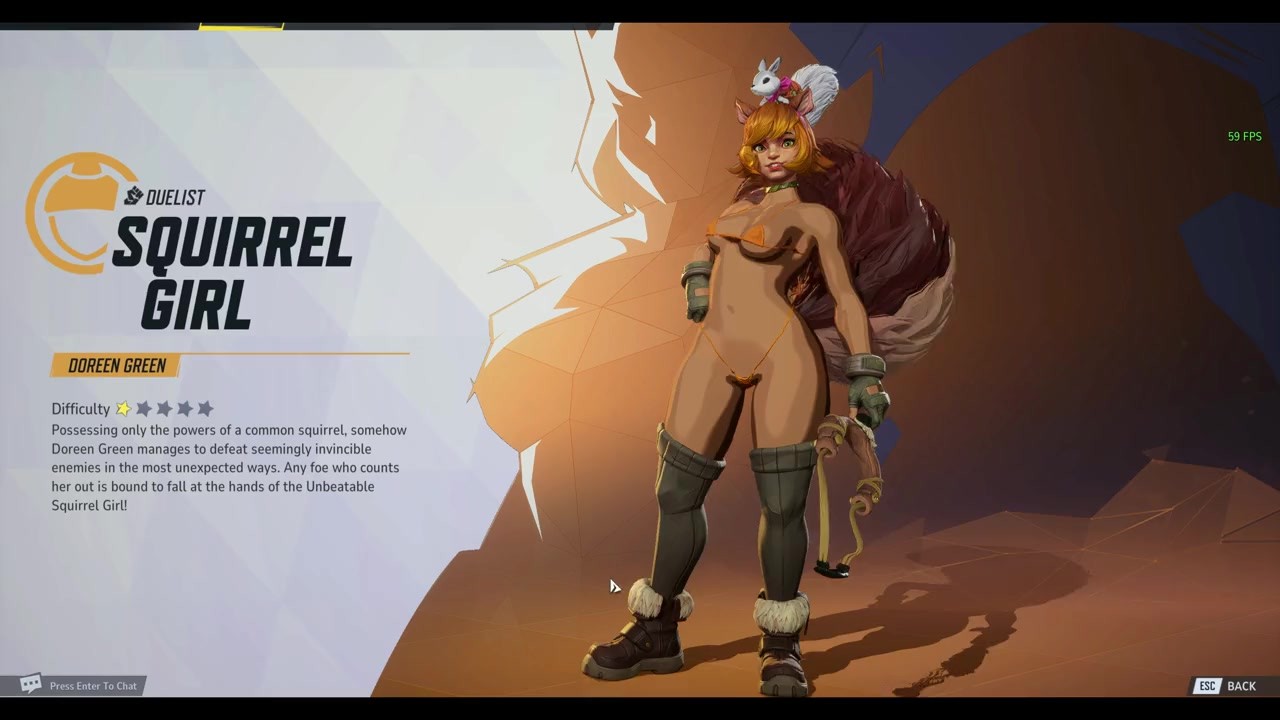
Task: Toggle the third difficulty star
Action: (164, 408)
